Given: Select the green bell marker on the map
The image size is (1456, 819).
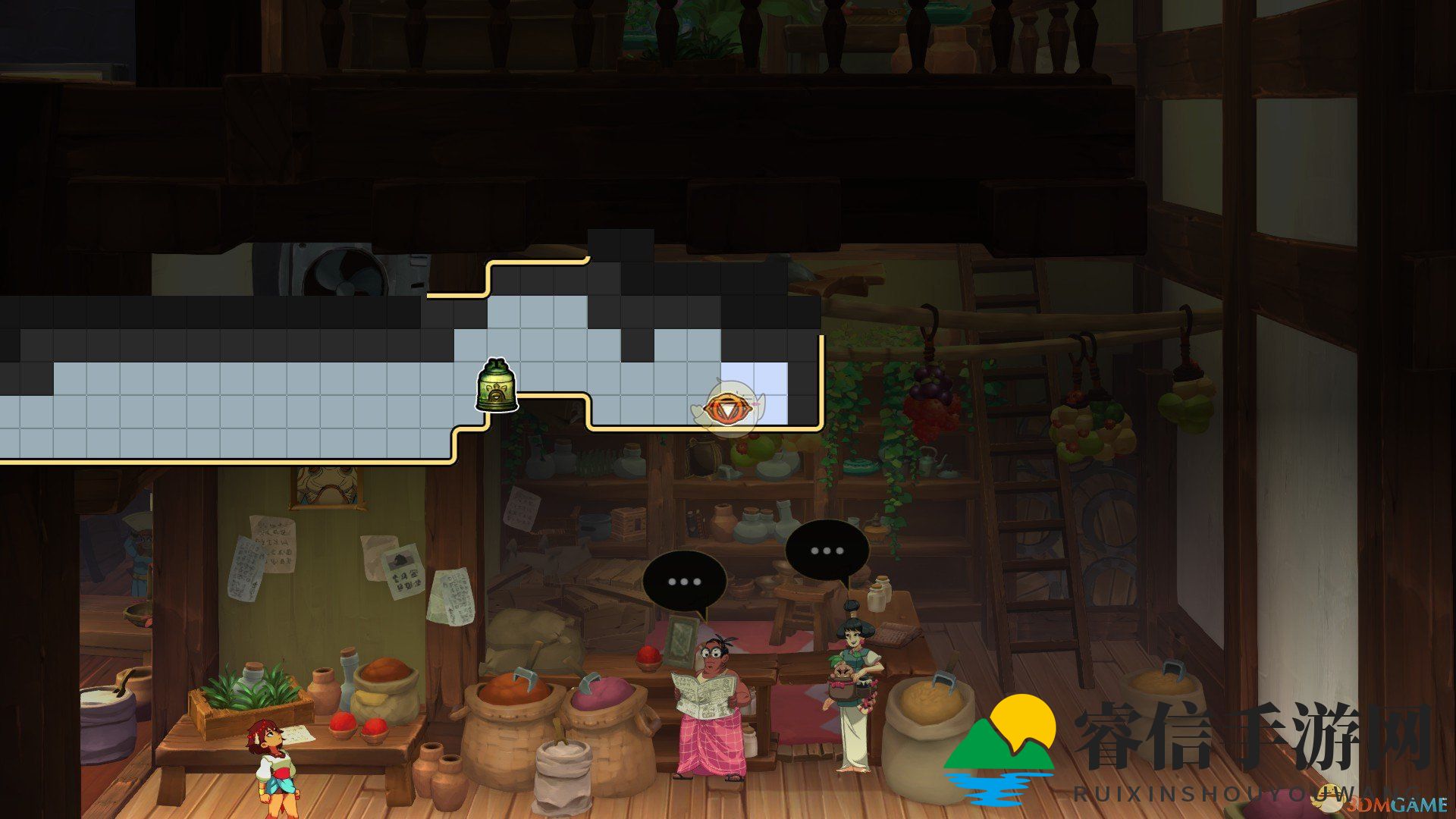Looking at the screenshot, I should 497,386.
